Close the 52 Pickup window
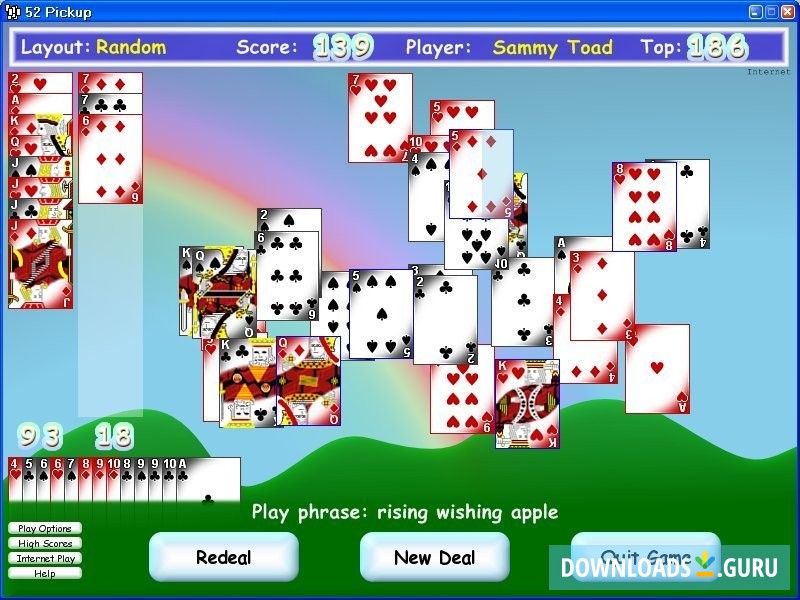This screenshot has height=600, width=800. 786,12
